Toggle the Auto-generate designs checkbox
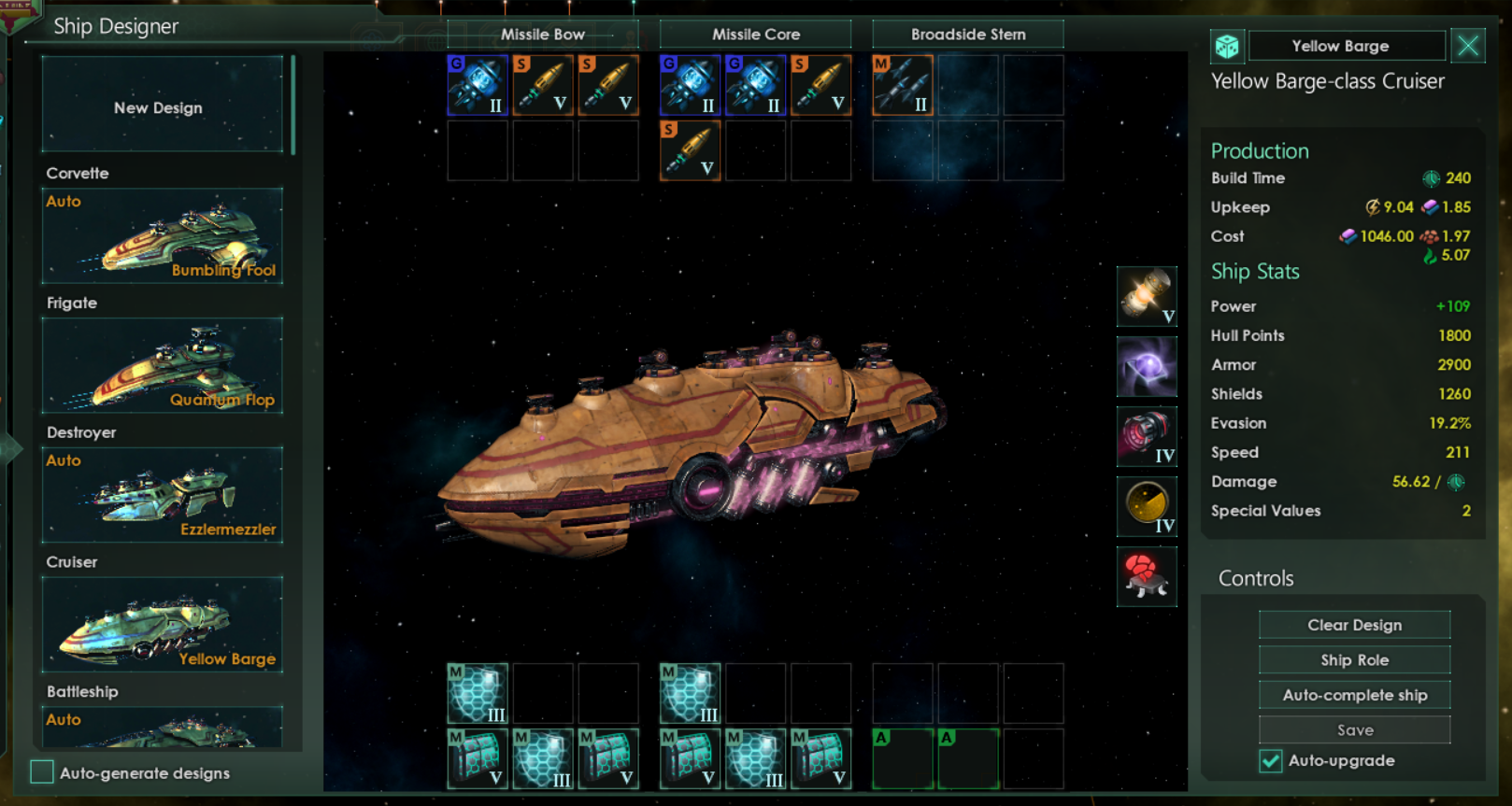The height and width of the screenshot is (806, 1512). coord(42,772)
